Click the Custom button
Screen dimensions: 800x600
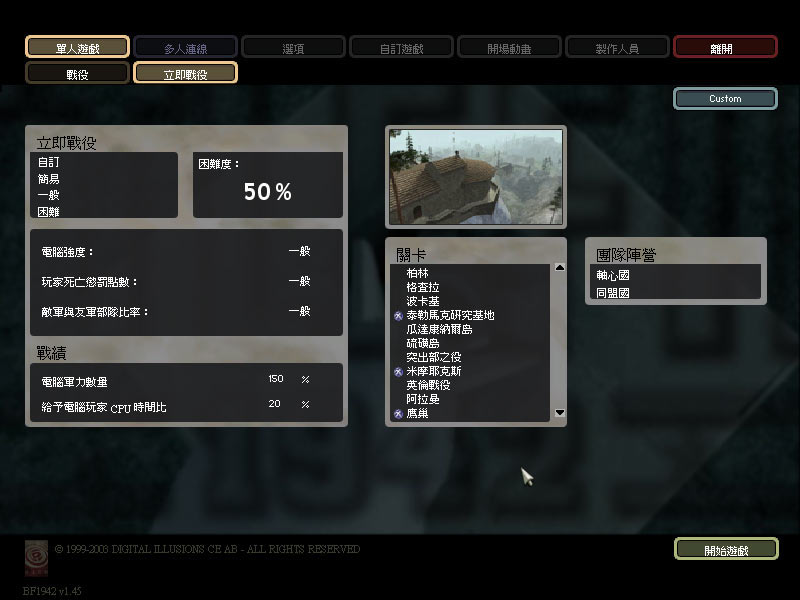pos(725,99)
